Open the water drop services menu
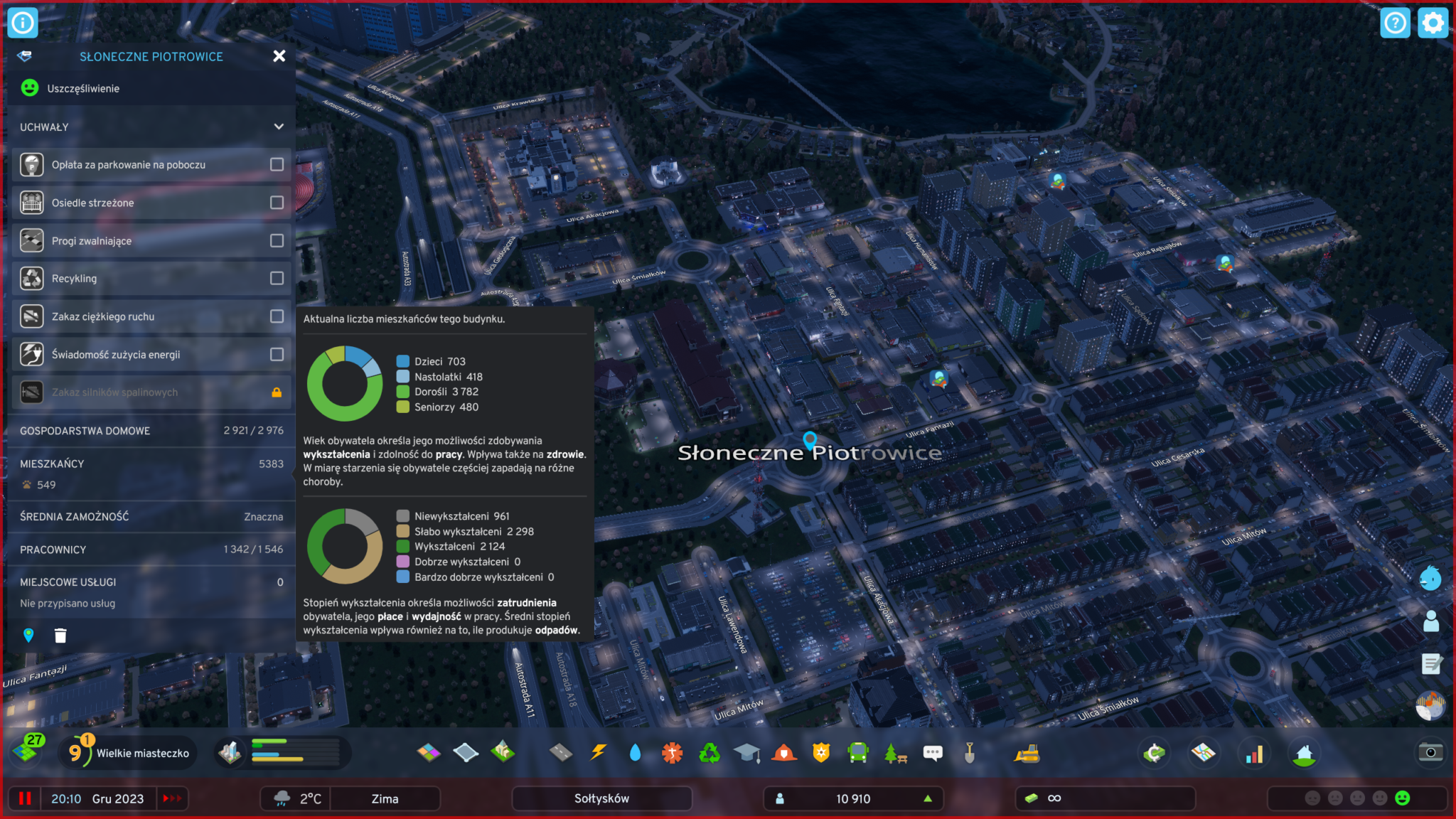Viewport: 1456px width, 819px height. click(635, 753)
